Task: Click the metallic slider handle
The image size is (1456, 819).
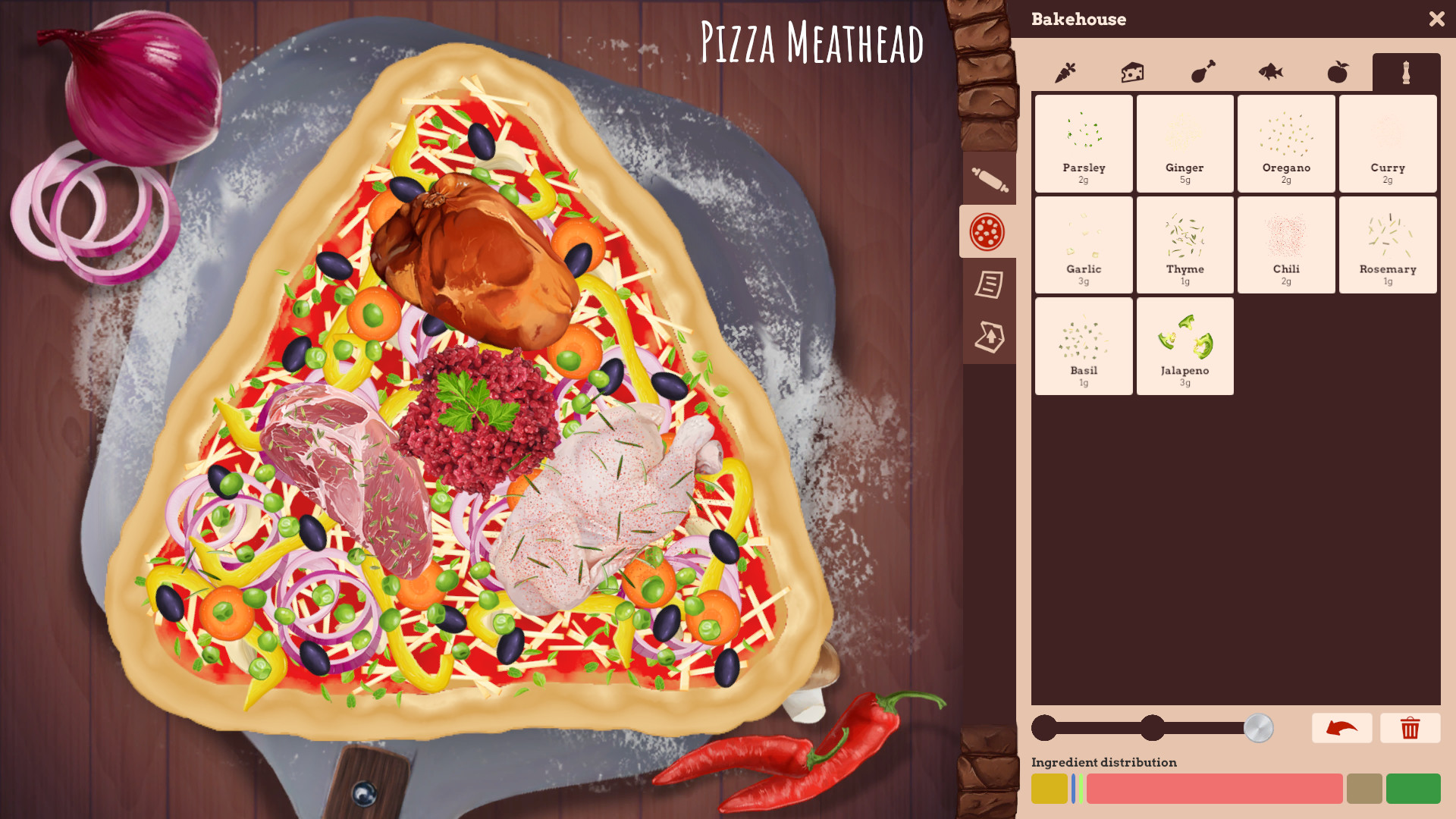Action: tap(1259, 728)
